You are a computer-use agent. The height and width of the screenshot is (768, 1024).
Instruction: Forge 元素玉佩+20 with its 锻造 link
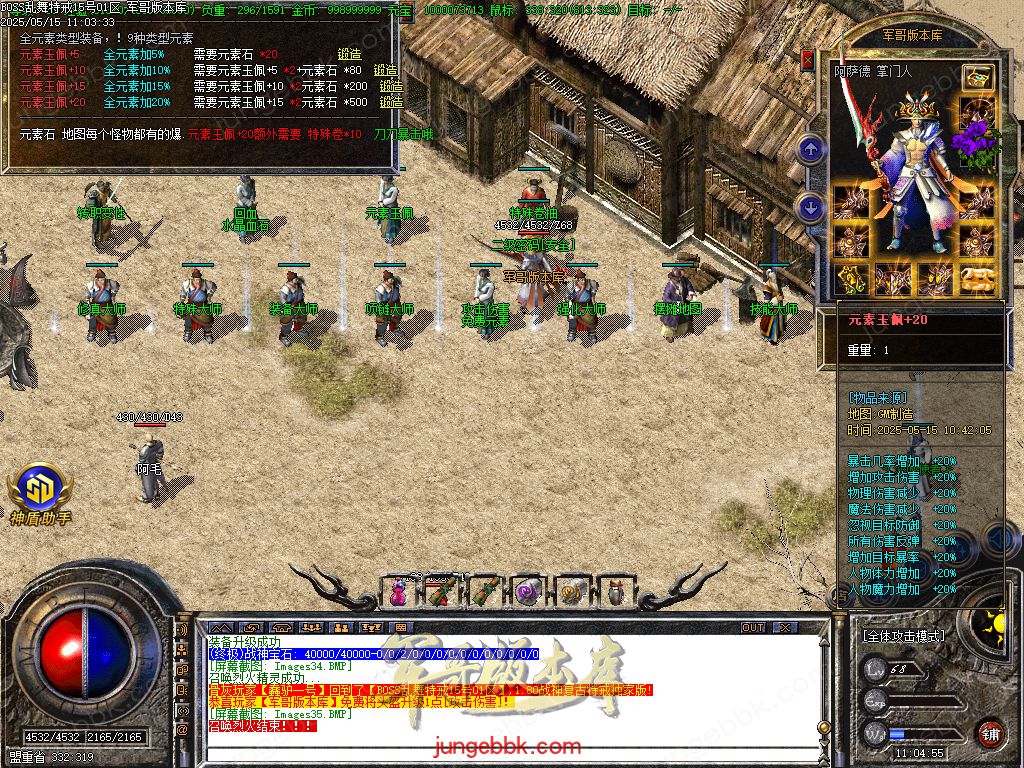click(392, 103)
